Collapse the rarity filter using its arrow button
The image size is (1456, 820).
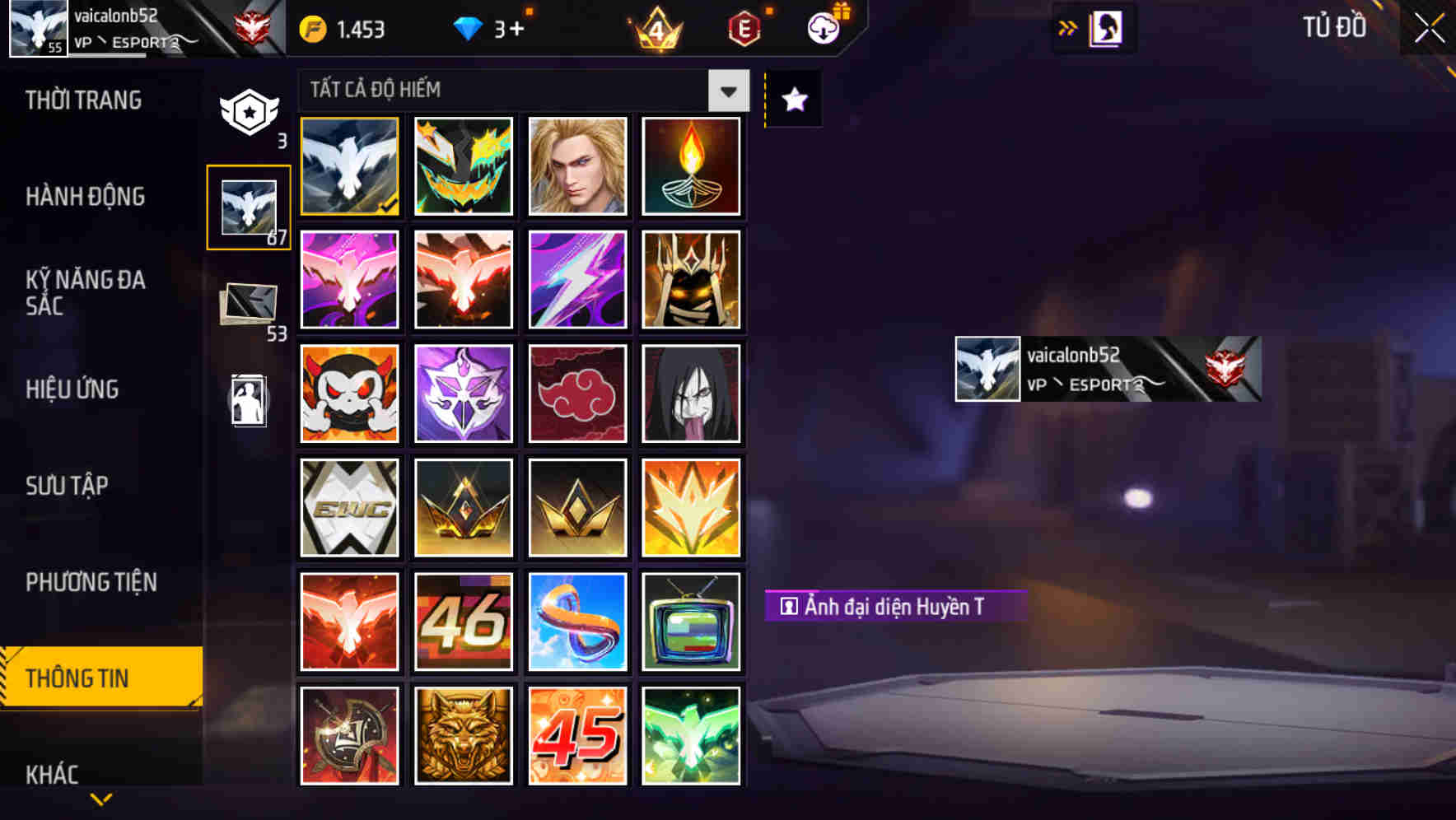[727, 91]
